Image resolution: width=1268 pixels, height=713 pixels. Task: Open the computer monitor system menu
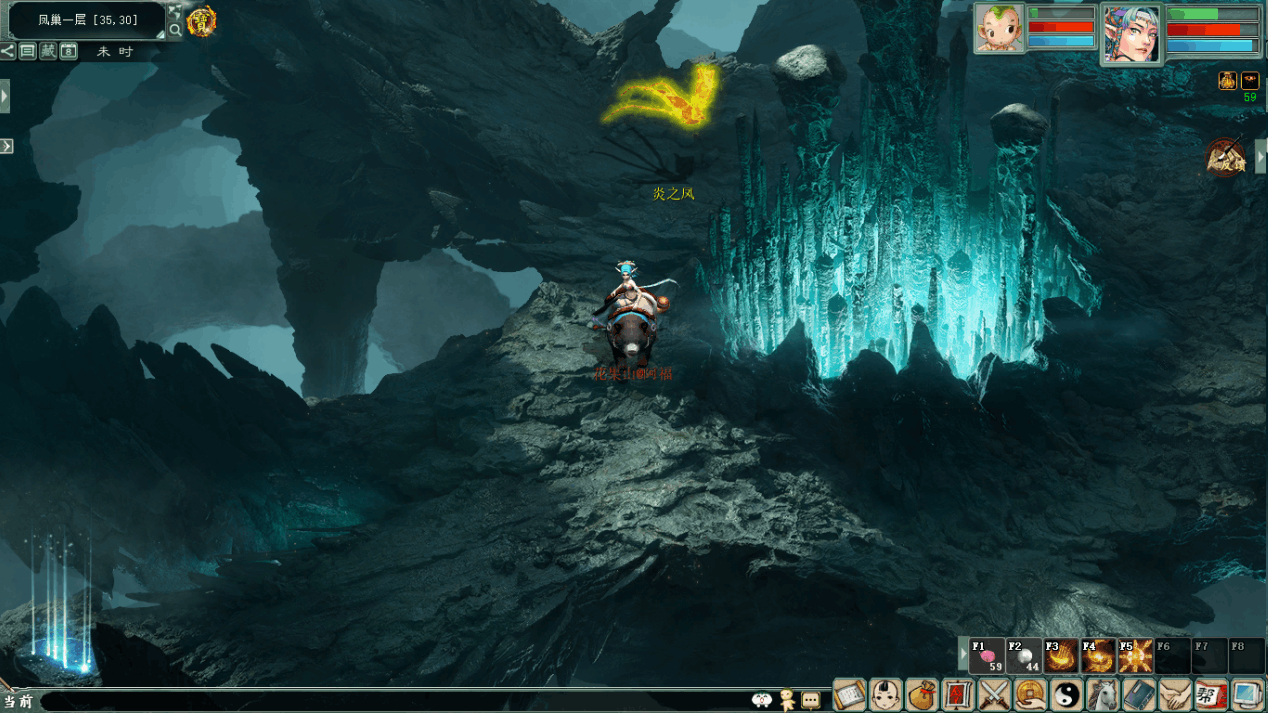point(1247,694)
